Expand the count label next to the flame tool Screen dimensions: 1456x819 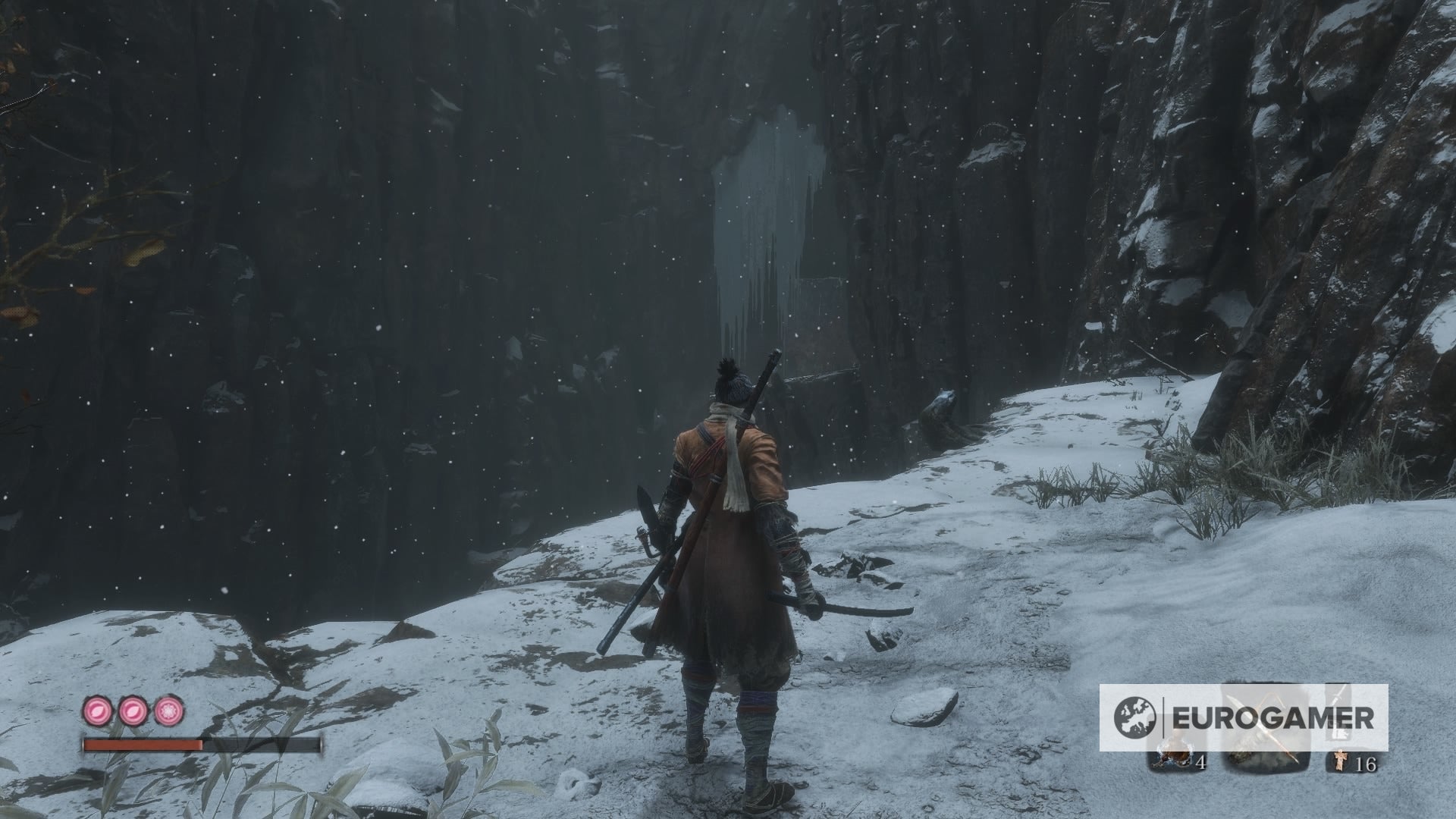pyautogui.click(x=1201, y=764)
